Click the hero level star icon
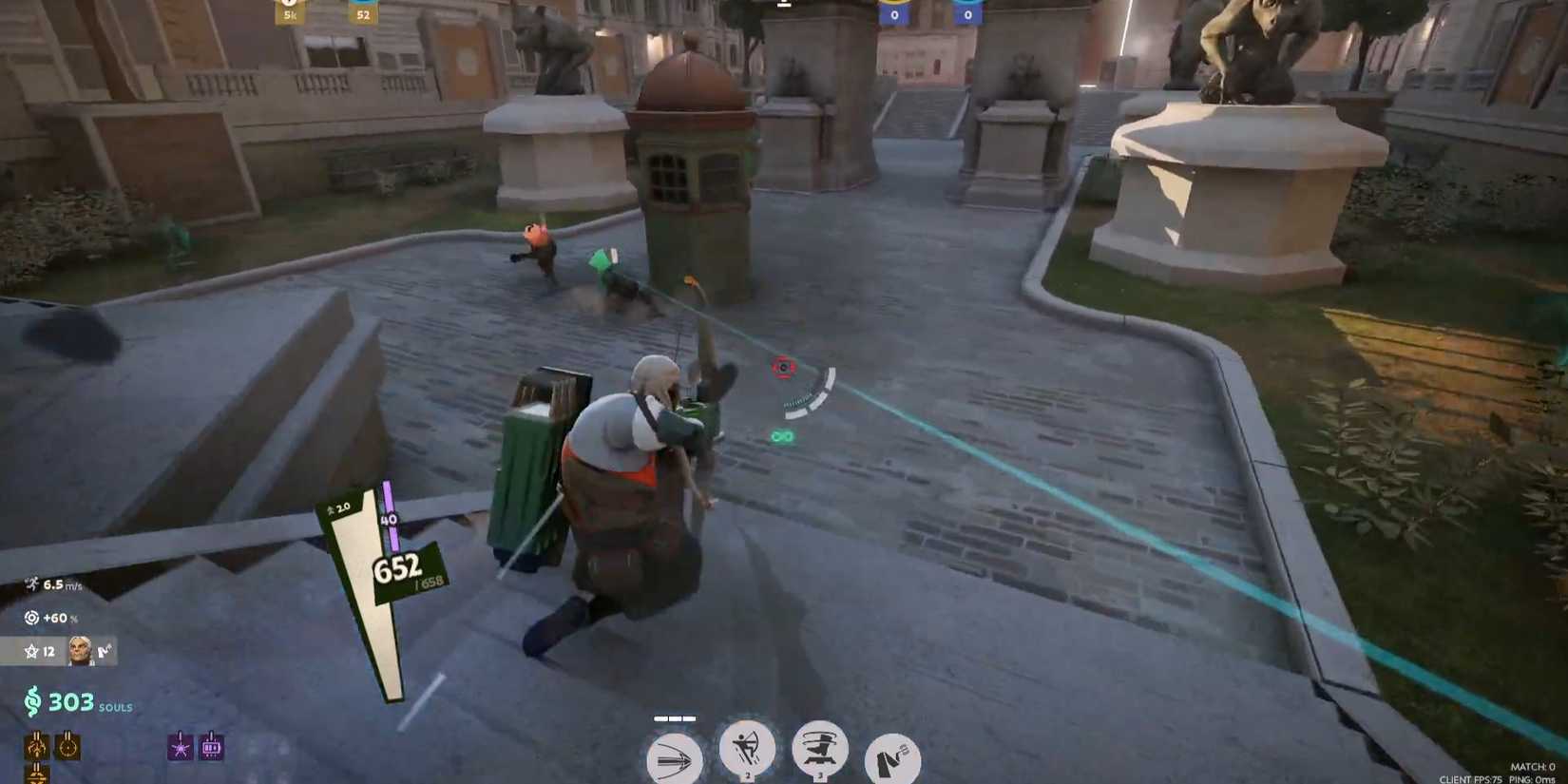The image size is (1568, 784). (x=32, y=651)
